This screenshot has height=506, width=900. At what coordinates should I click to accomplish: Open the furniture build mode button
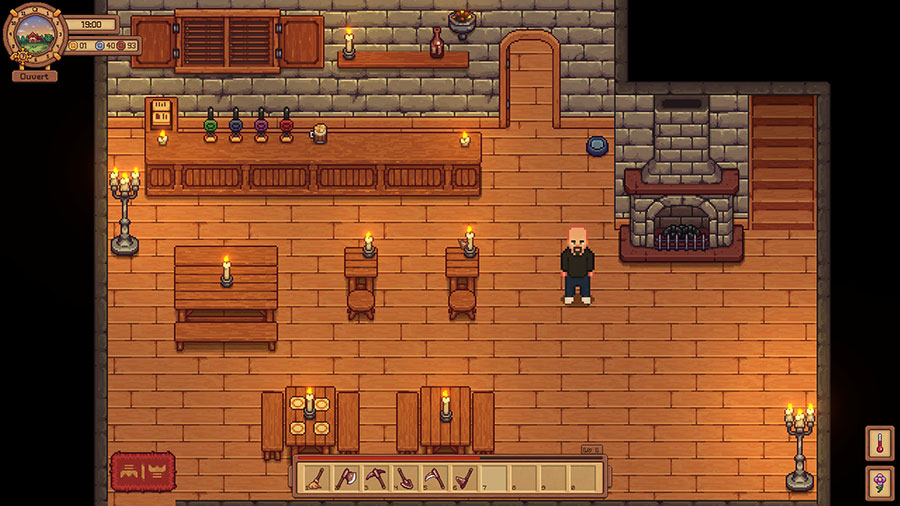(x=143, y=470)
